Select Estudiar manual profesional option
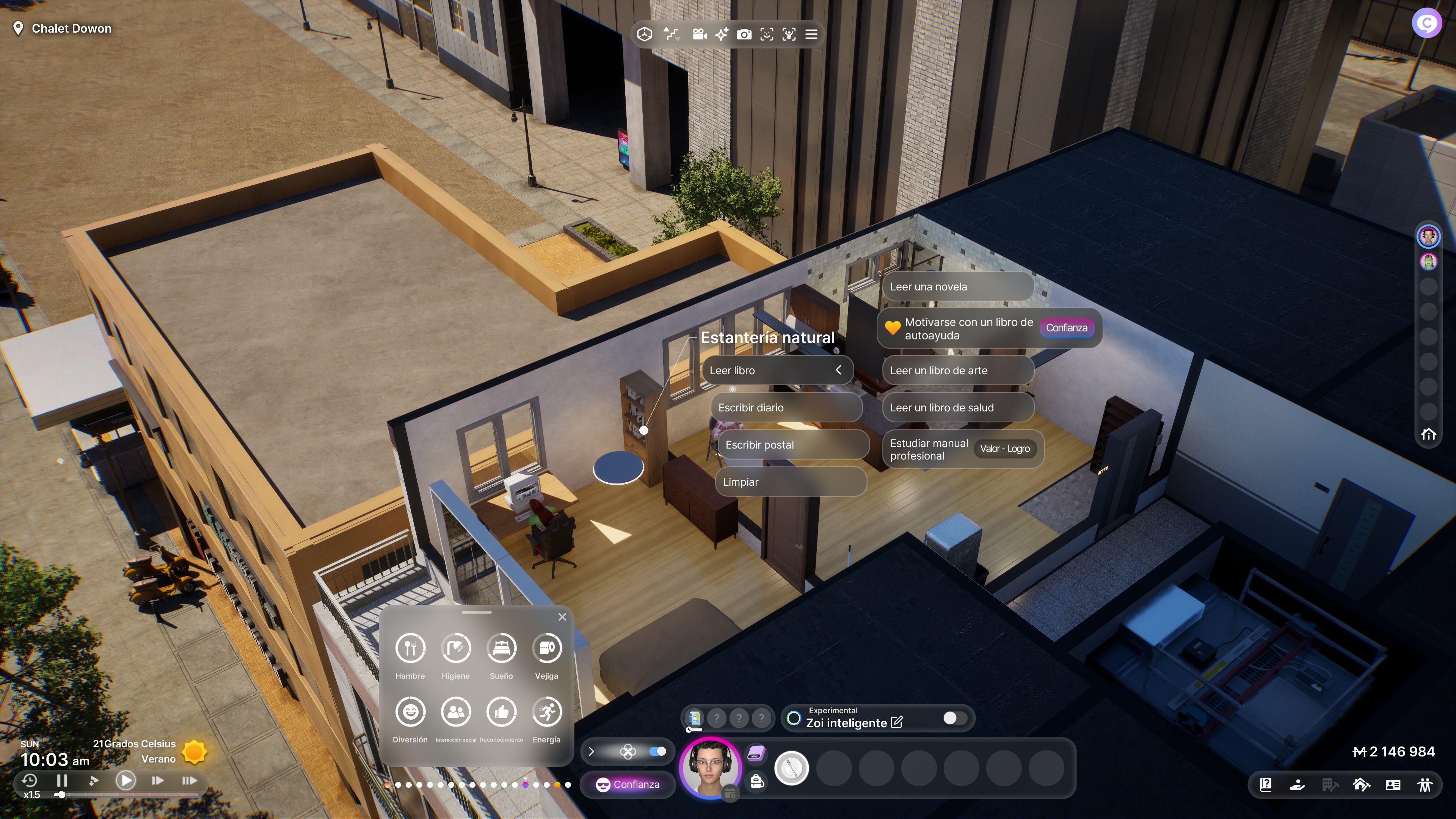Screen dimensions: 1456x819 click(x=929, y=449)
